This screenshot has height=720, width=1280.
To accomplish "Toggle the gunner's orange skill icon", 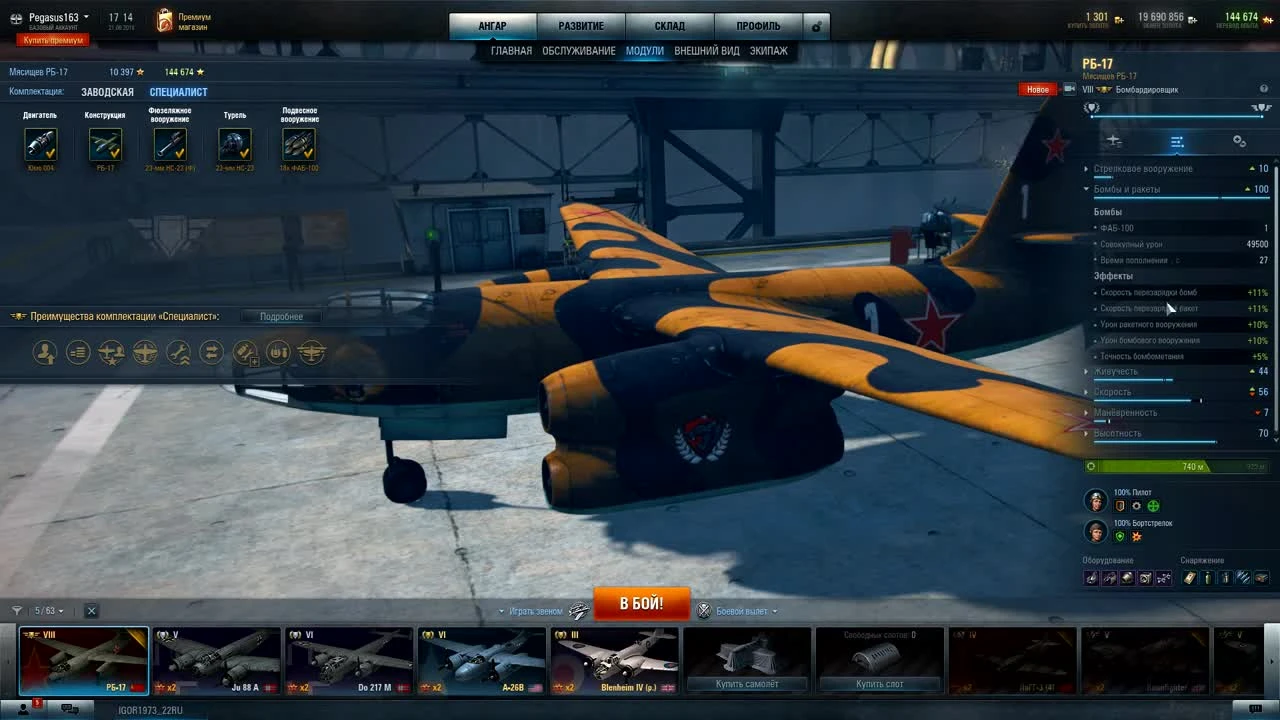I will pos(1137,537).
